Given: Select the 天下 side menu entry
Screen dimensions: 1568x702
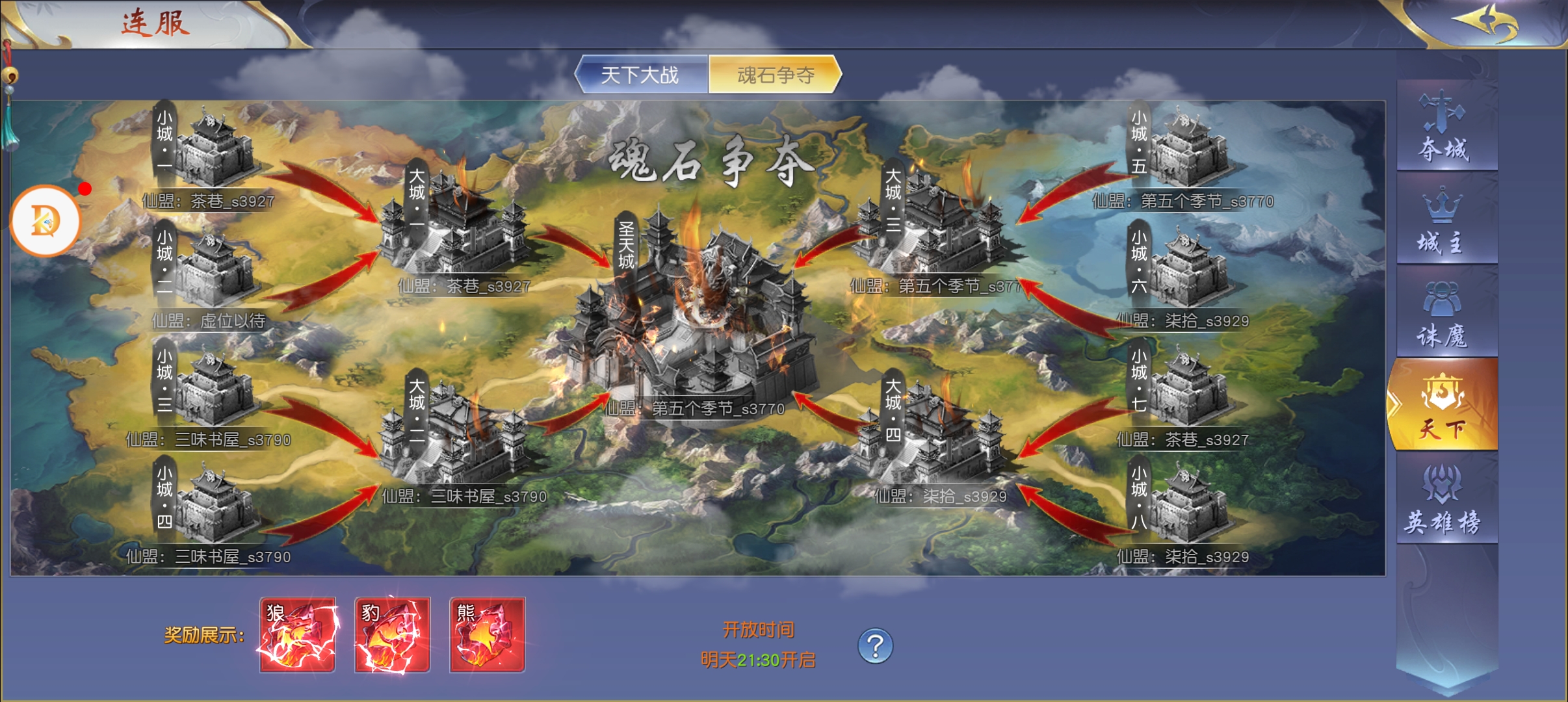Looking at the screenshot, I should pos(1443,406).
